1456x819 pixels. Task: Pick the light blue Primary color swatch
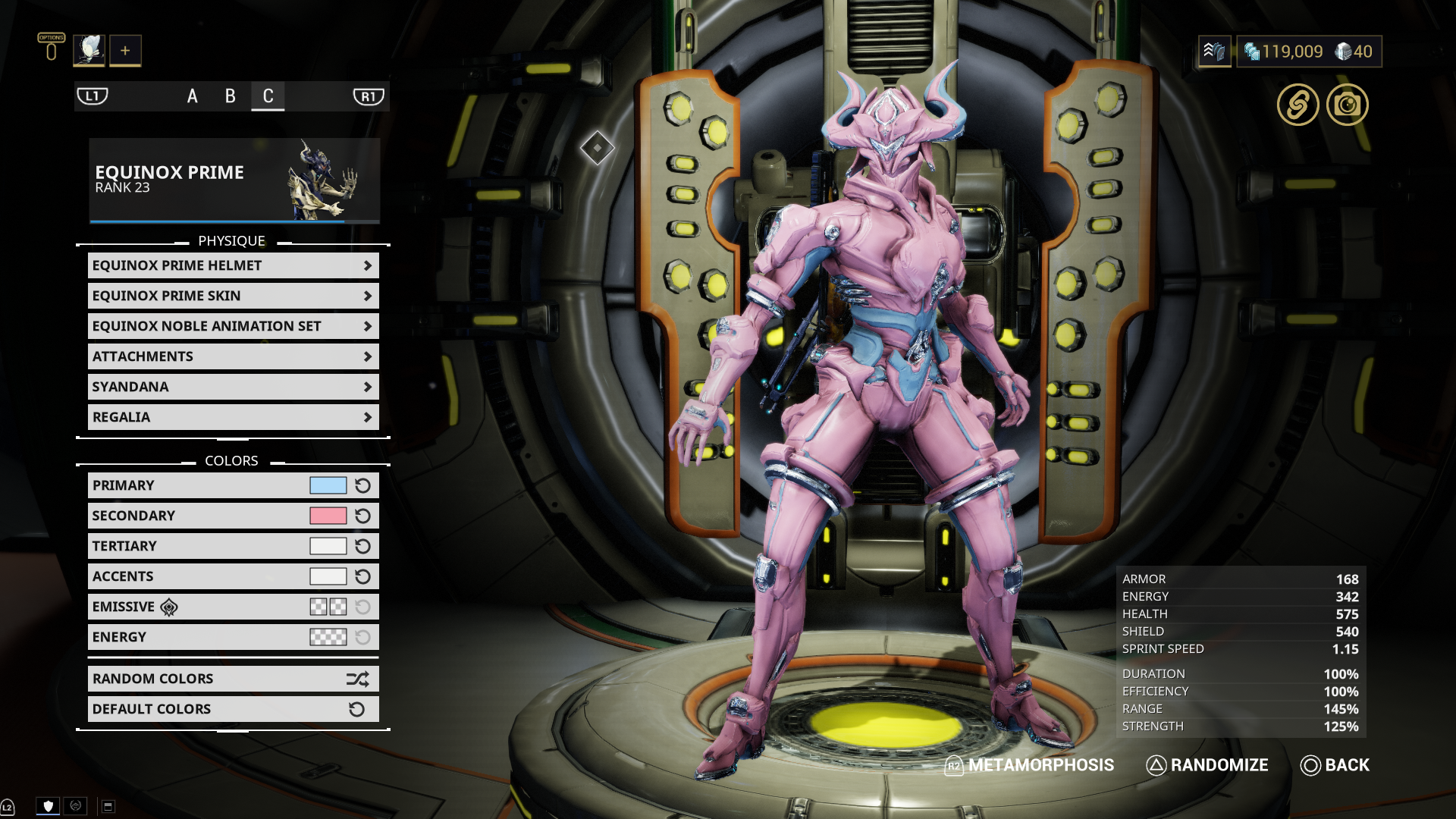tap(328, 485)
